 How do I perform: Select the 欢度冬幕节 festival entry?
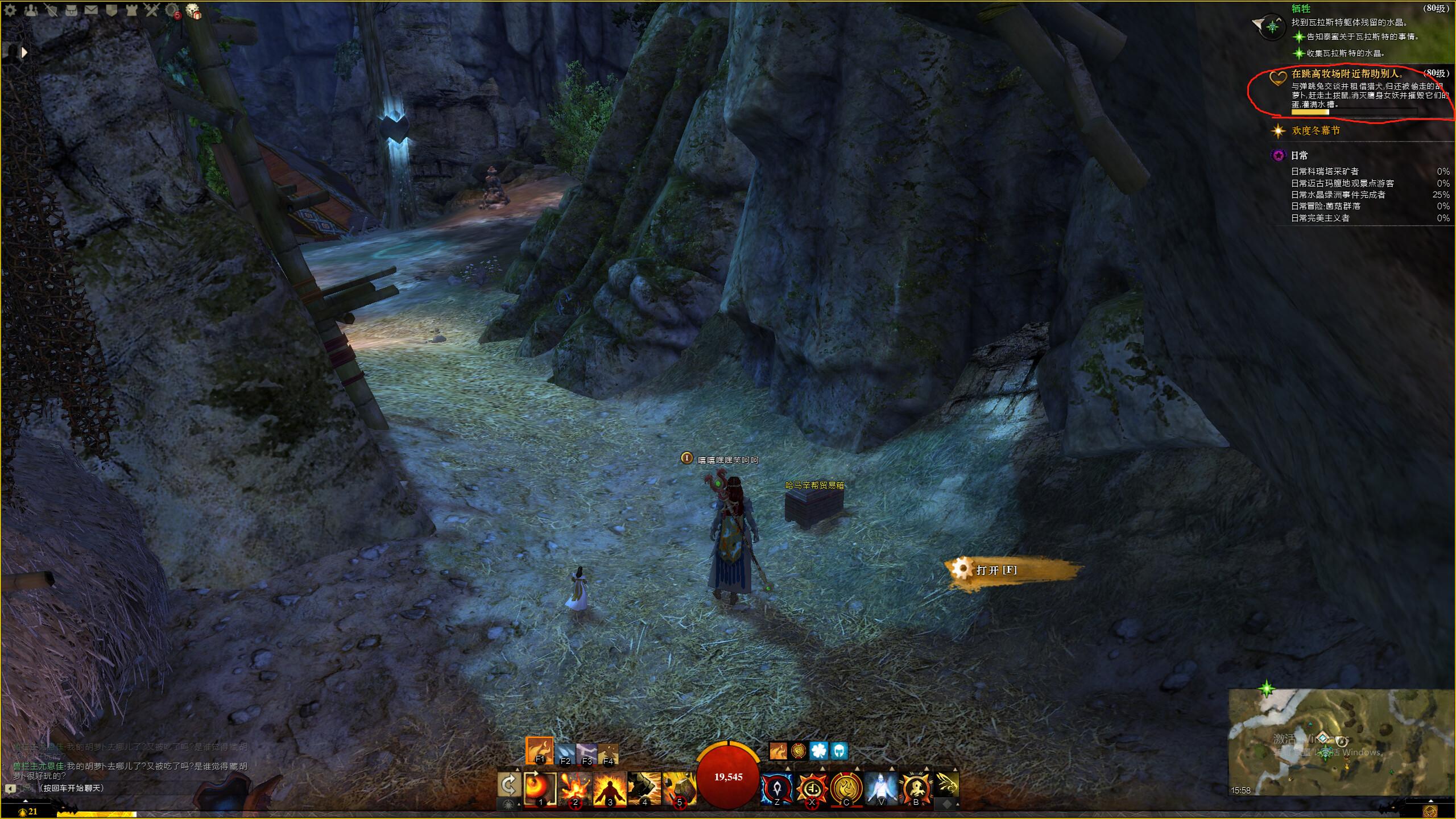pos(1316,131)
